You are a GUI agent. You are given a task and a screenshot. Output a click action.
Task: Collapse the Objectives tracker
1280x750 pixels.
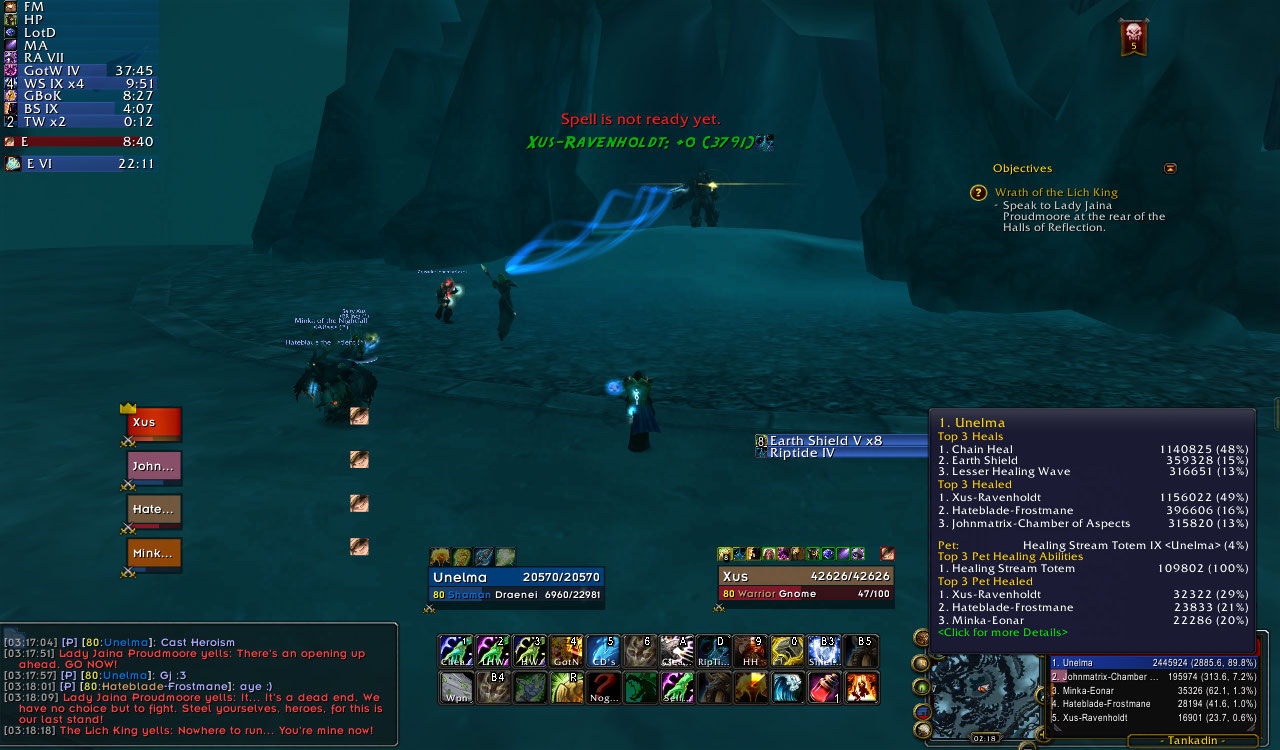[x=1170, y=168]
